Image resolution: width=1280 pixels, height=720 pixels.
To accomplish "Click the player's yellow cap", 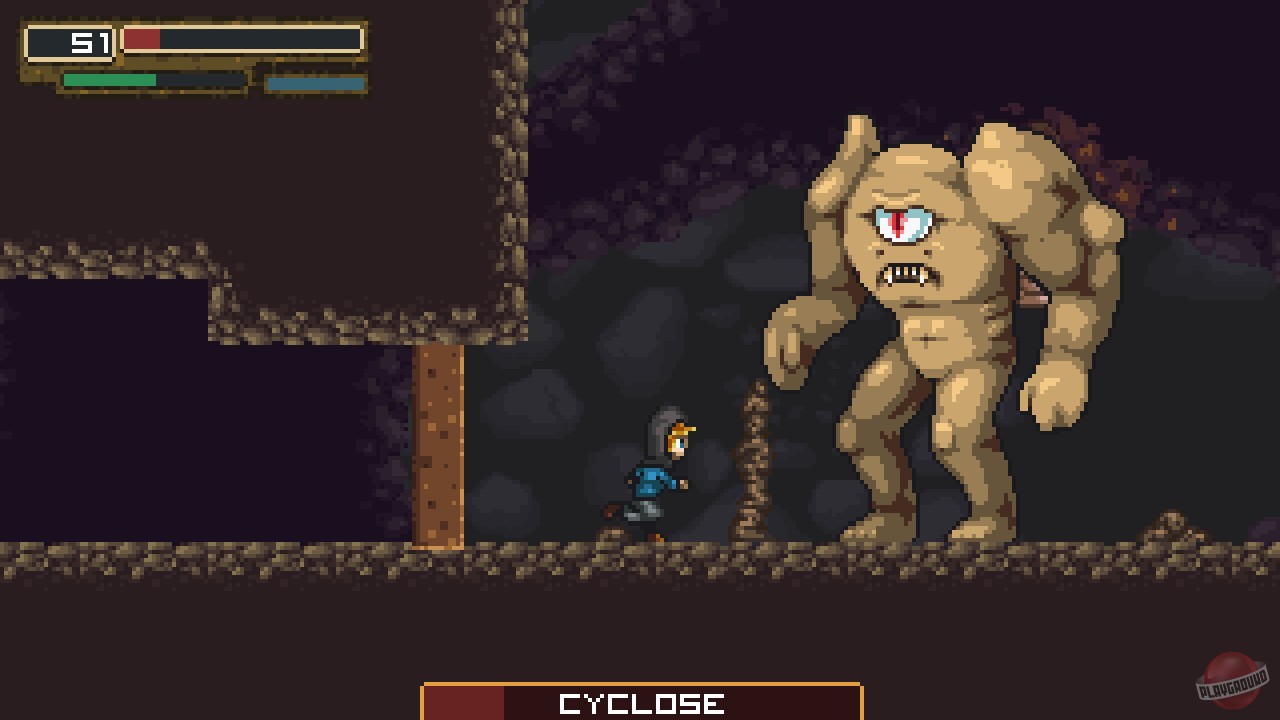I will tap(681, 428).
